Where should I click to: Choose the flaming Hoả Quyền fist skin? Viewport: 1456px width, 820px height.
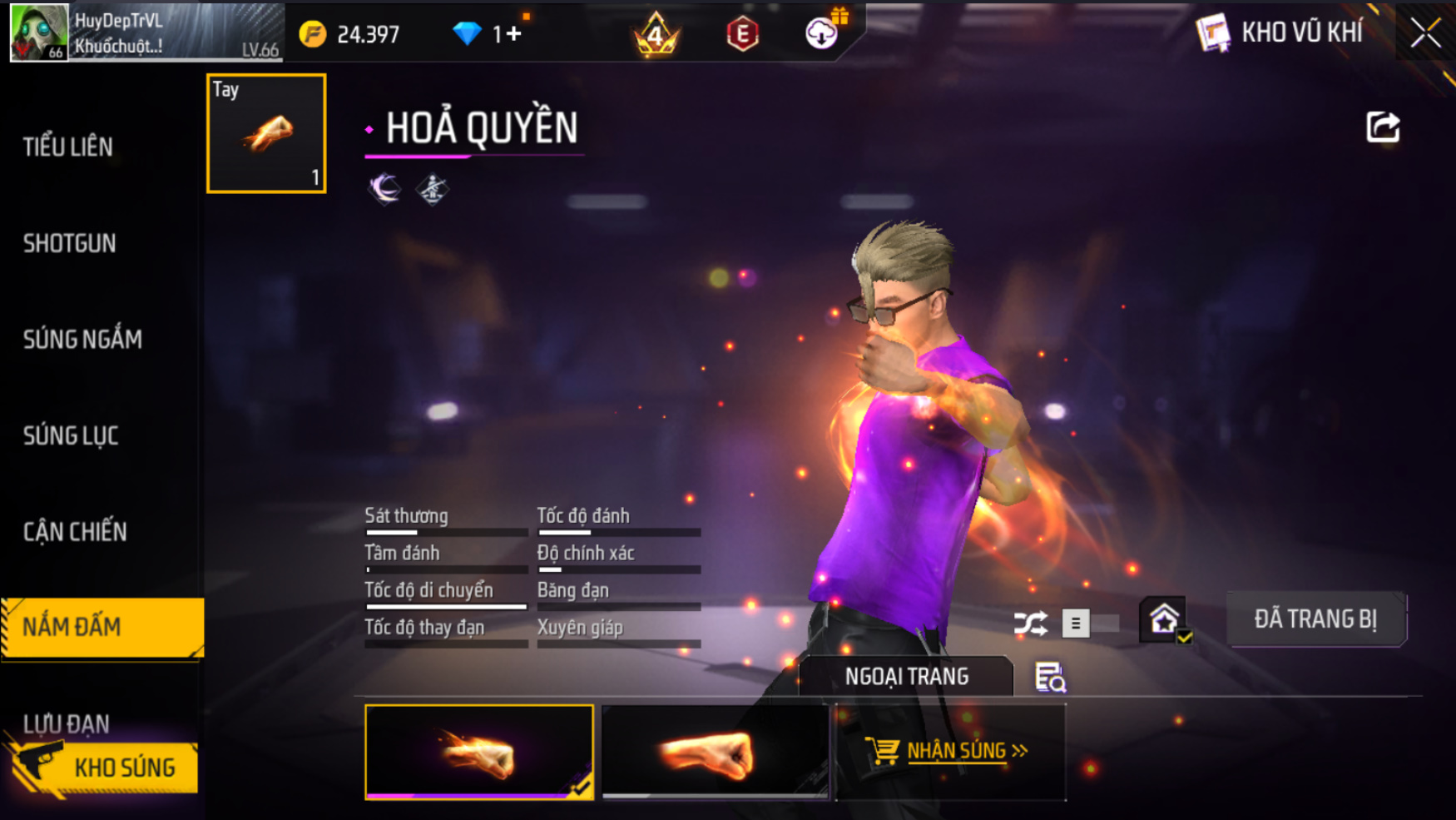[479, 752]
